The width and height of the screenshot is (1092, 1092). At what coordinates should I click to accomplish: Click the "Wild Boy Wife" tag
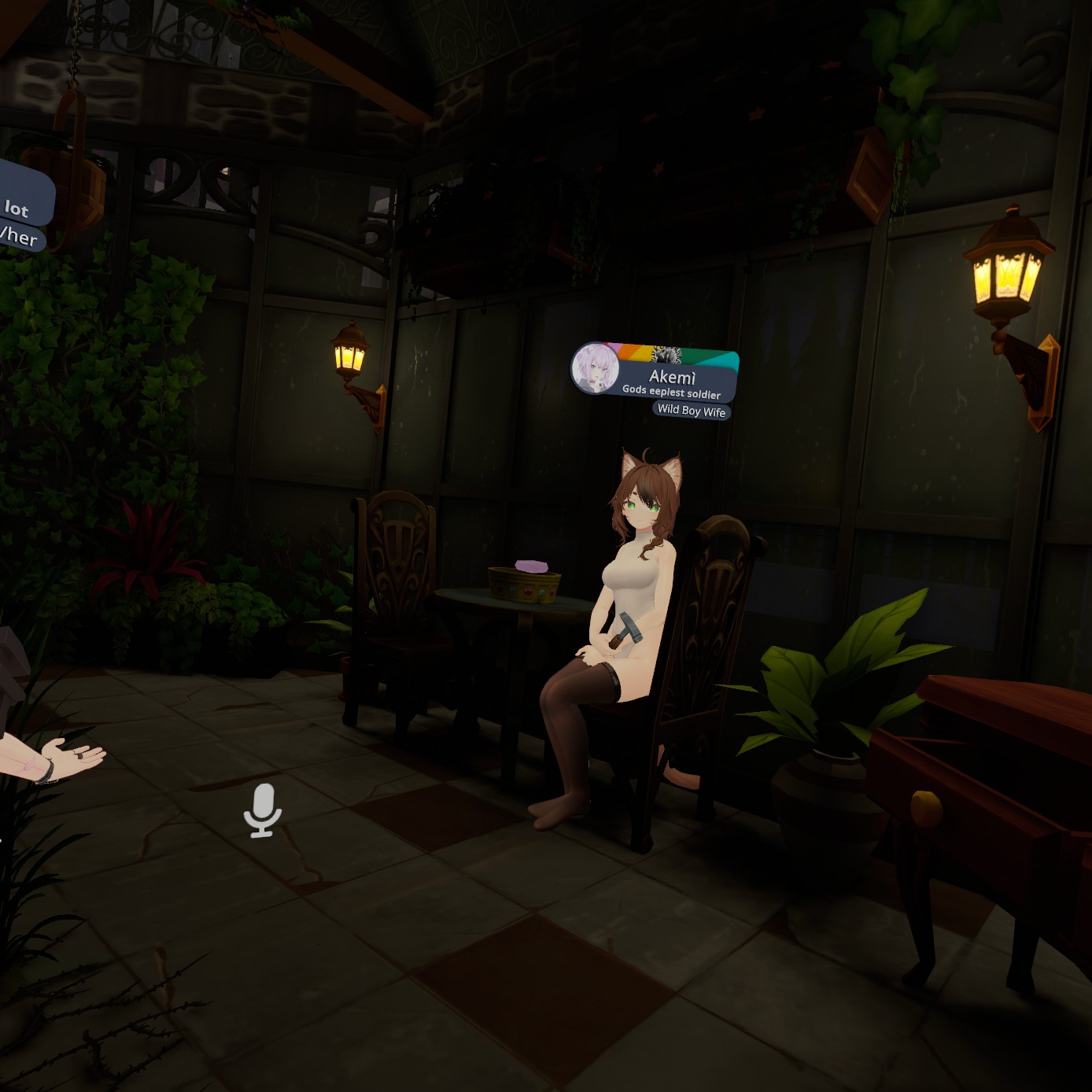click(x=692, y=411)
